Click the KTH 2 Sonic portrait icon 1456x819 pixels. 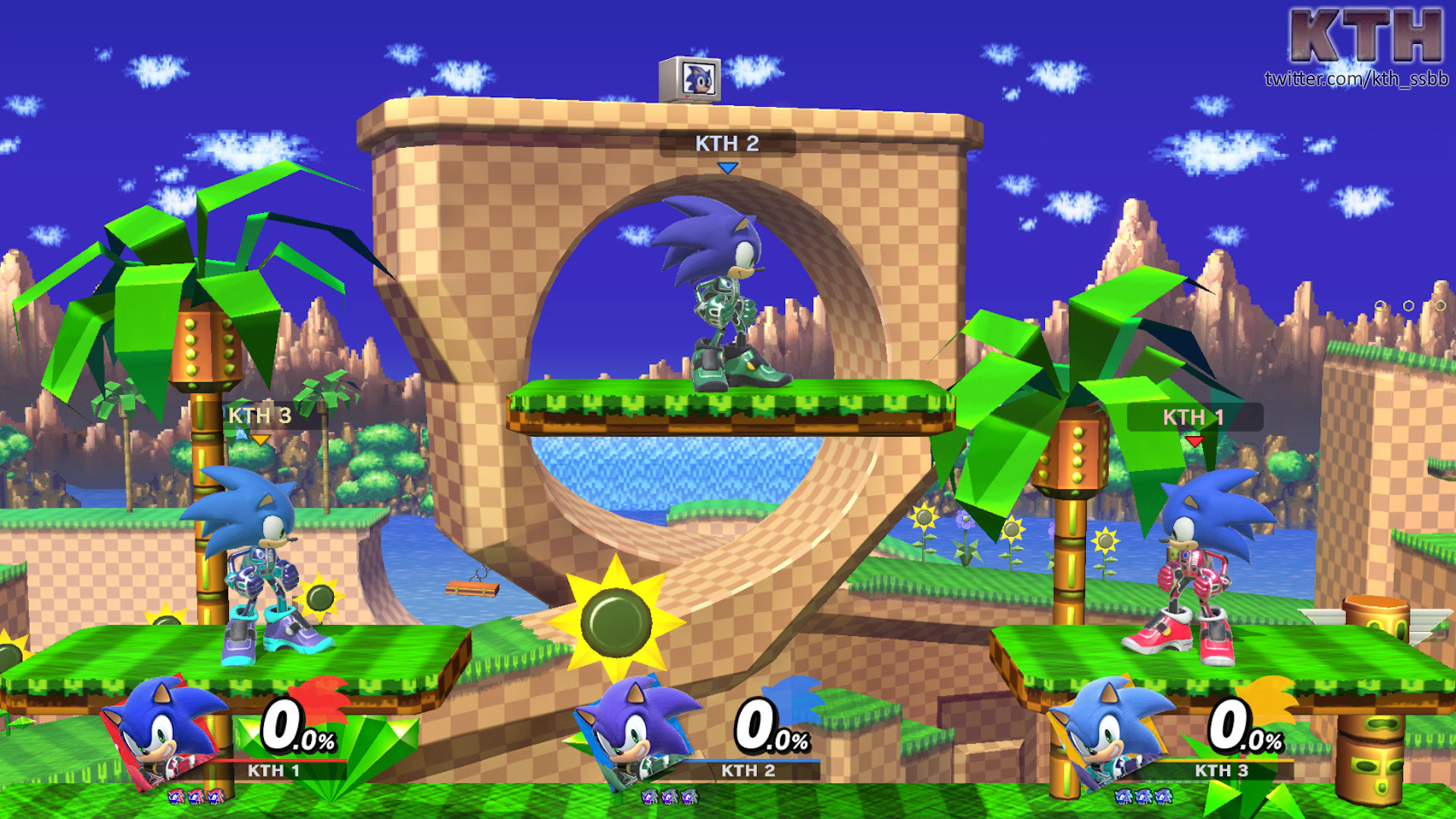(x=628, y=732)
